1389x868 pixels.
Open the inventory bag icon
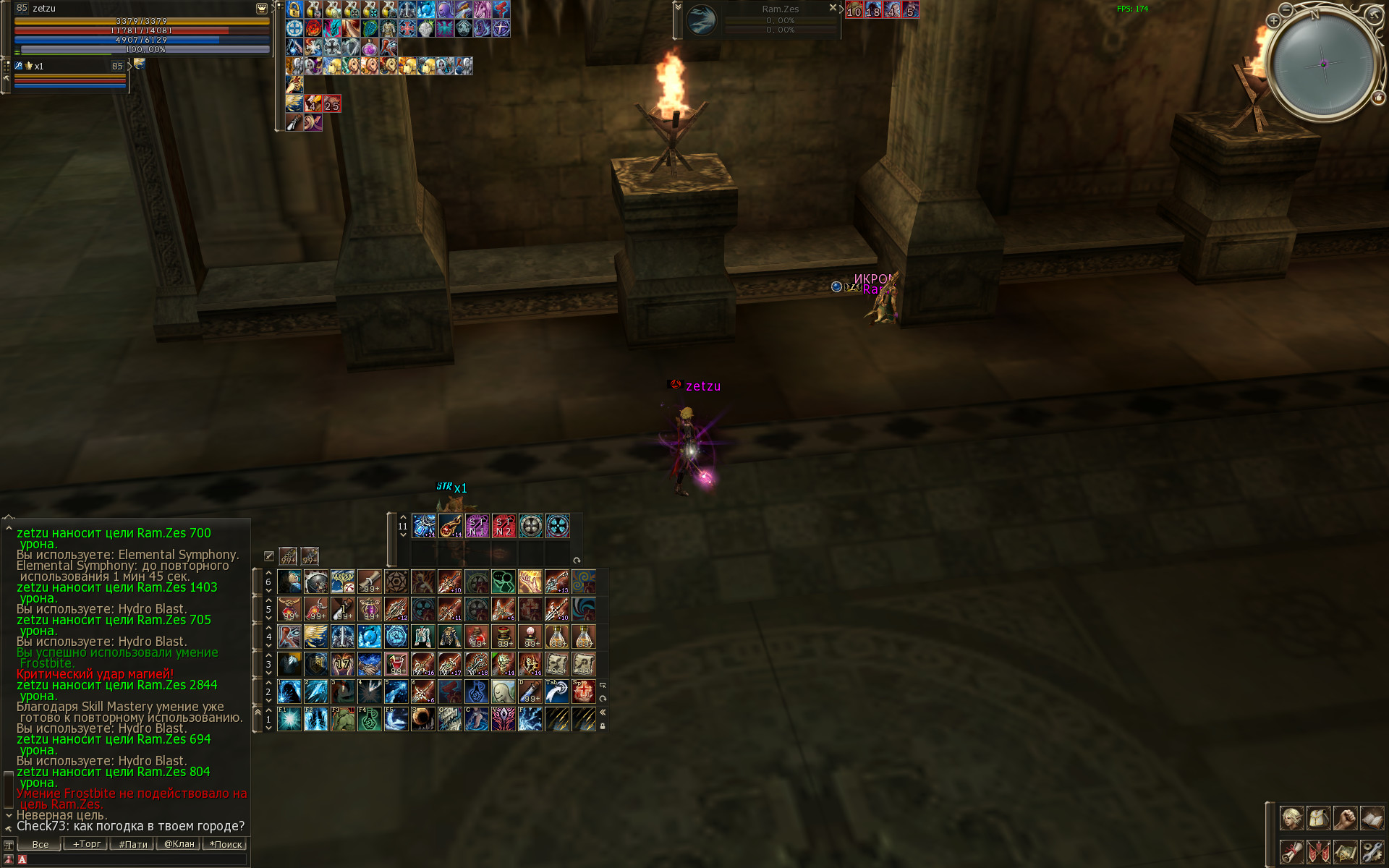pos(1318,818)
